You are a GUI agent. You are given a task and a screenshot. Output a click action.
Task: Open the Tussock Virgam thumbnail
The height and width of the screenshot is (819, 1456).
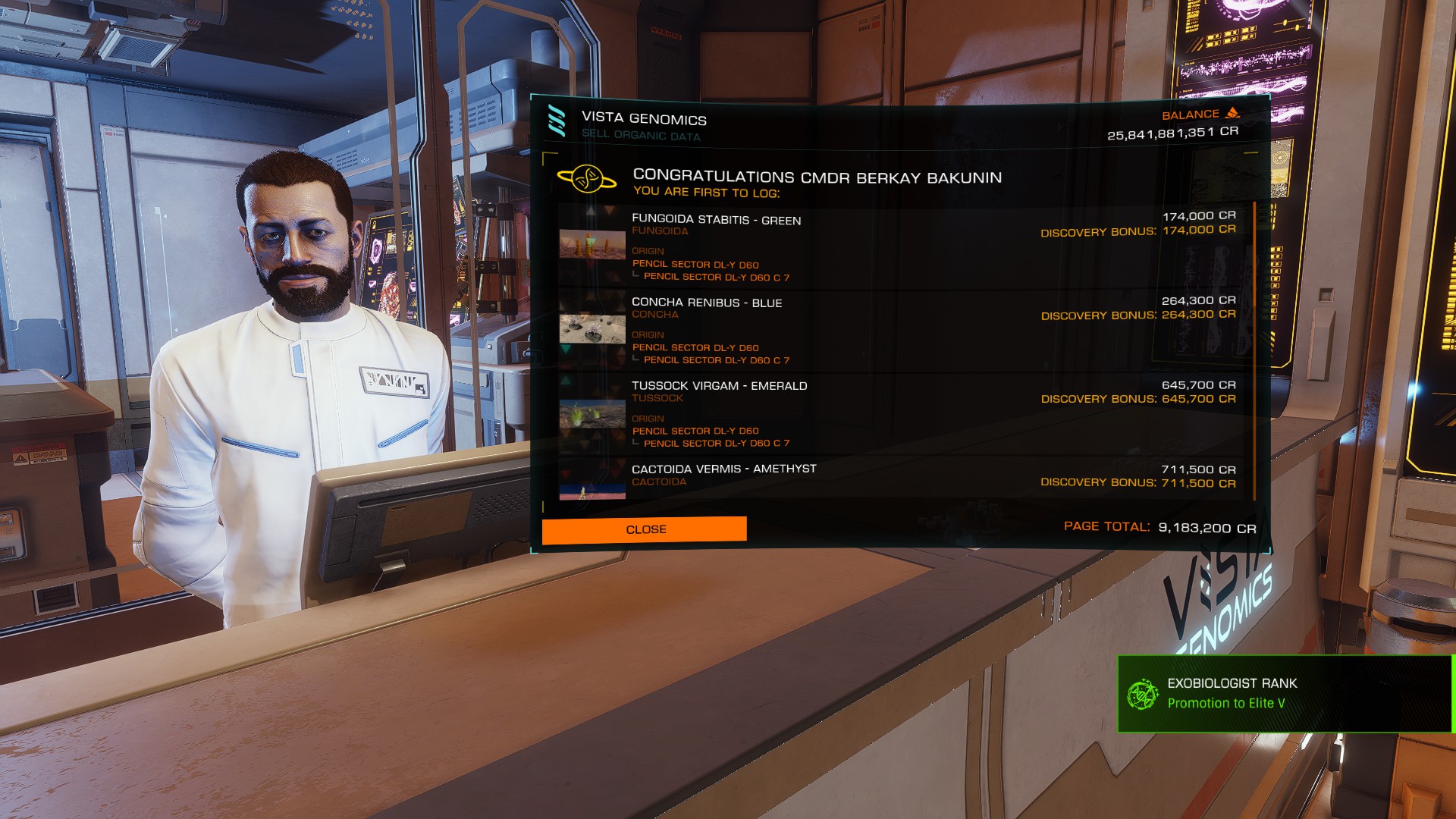point(592,414)
